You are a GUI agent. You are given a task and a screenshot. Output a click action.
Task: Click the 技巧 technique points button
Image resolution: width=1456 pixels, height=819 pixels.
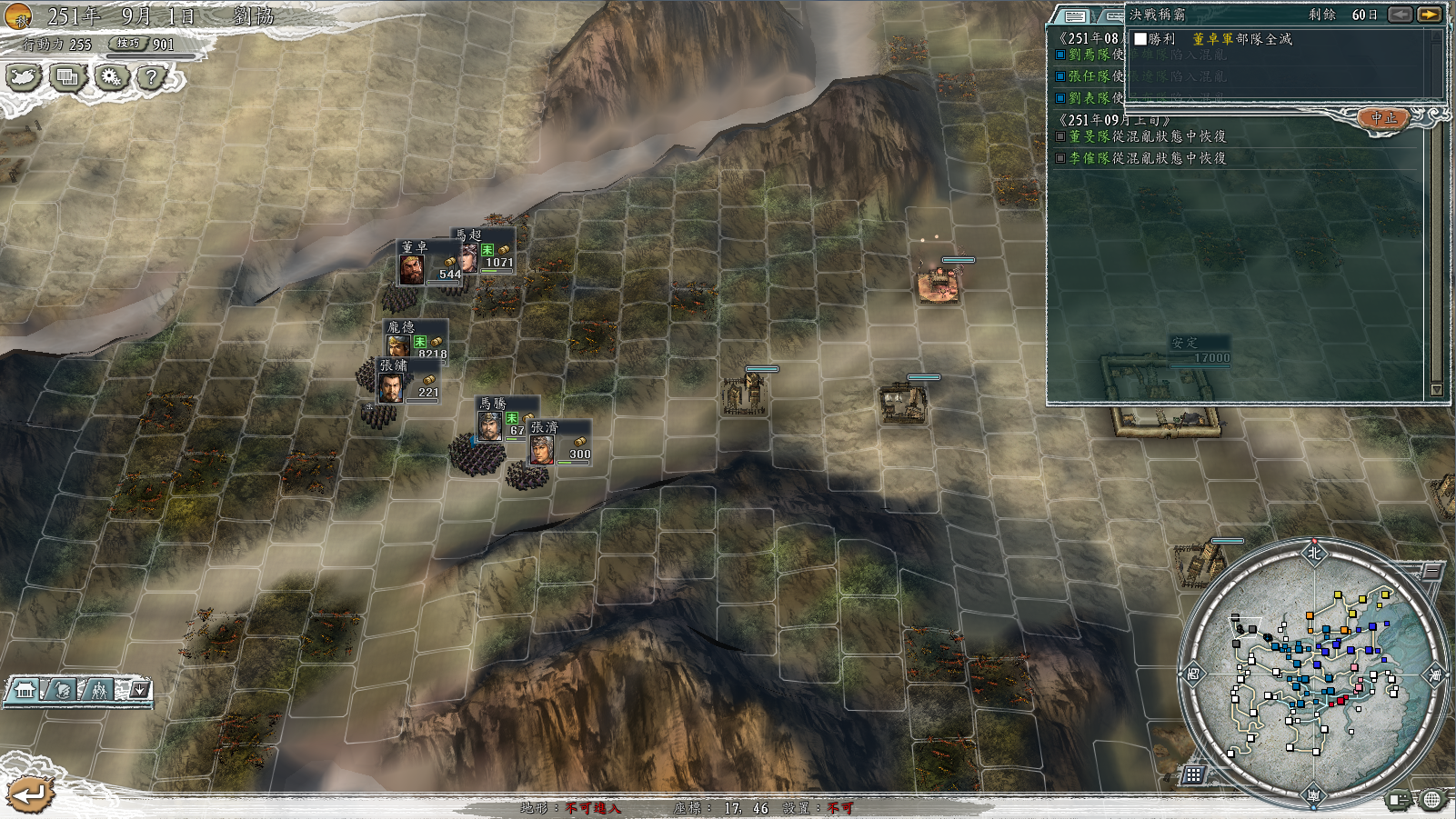(128, 44)
